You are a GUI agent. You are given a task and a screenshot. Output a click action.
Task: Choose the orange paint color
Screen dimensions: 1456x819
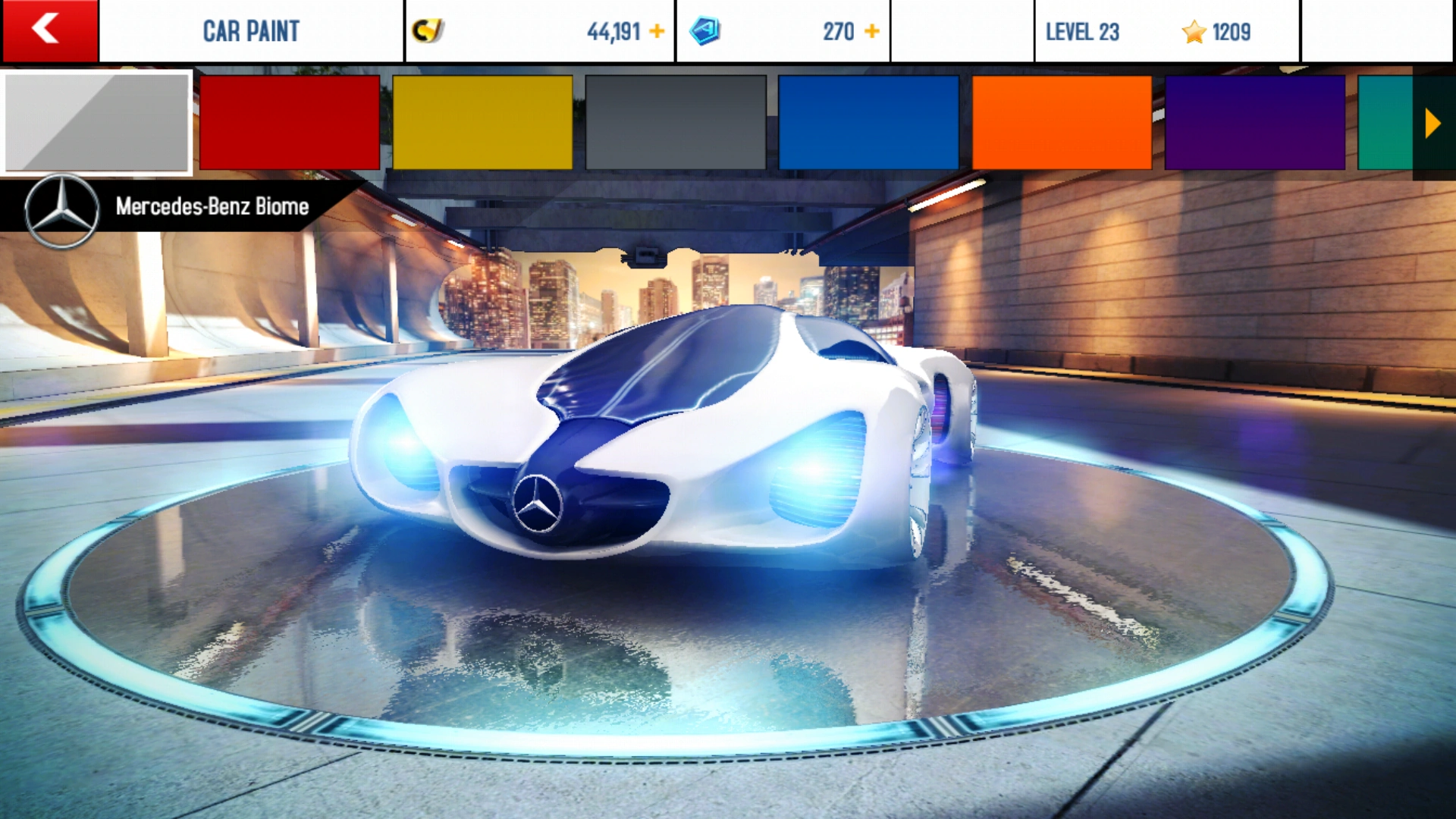click(1062, 122)
